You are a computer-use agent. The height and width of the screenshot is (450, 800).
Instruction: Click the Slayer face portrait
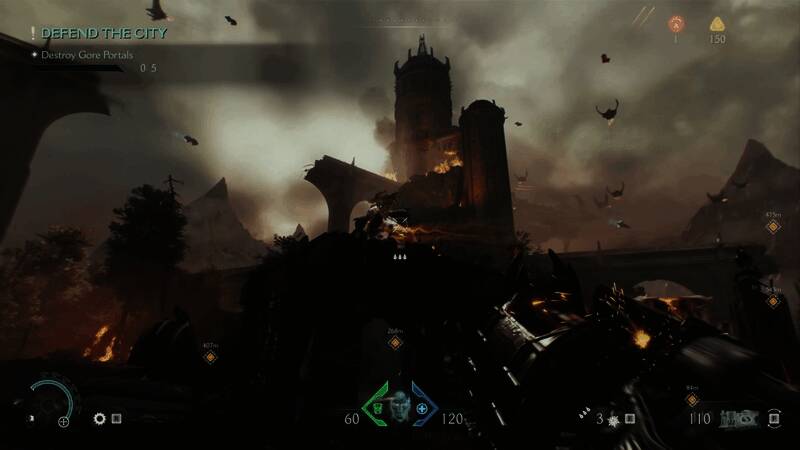(x=400, y=407)
